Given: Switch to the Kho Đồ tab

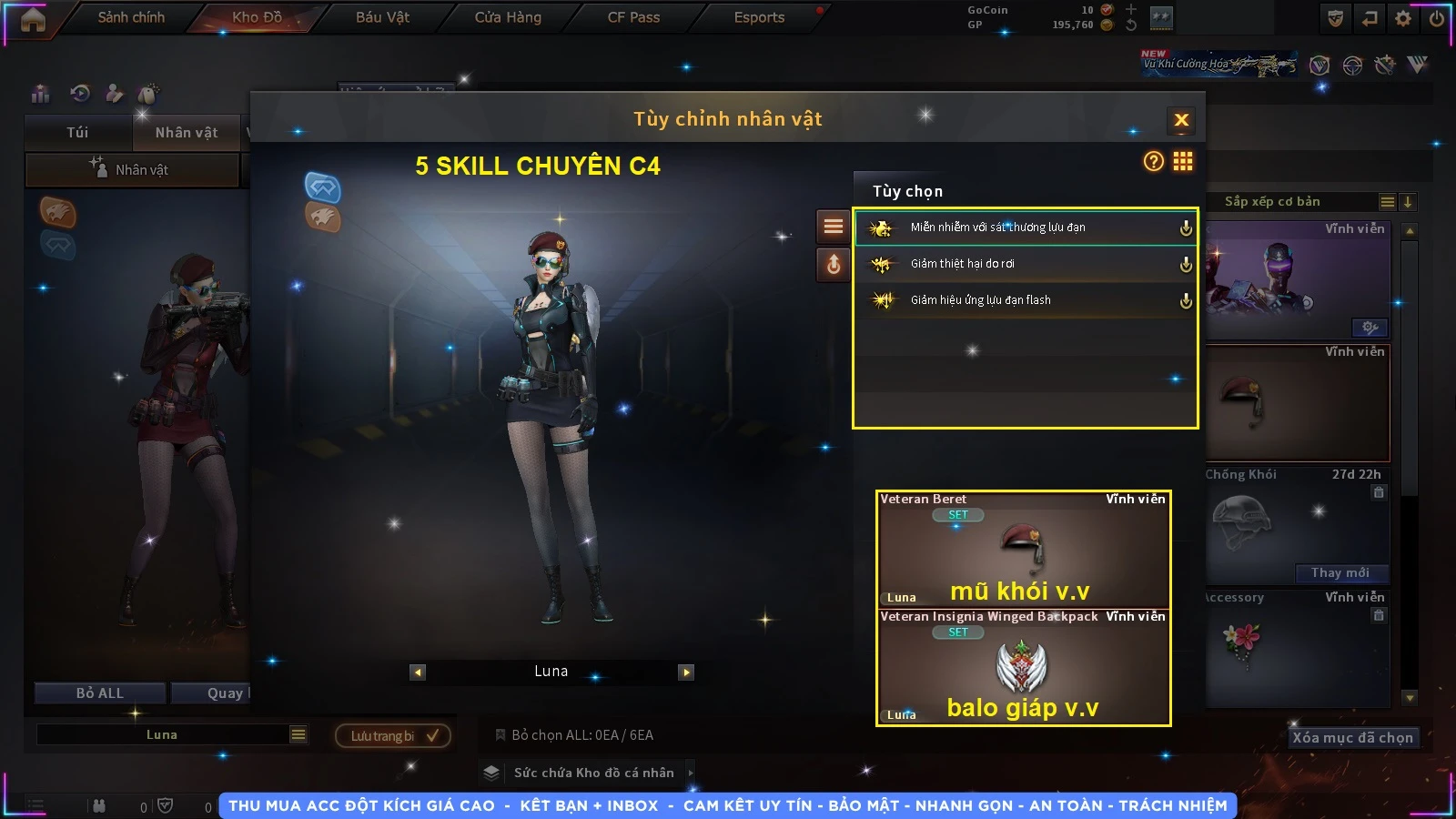Looking at the screenshot, I should 257,17.
